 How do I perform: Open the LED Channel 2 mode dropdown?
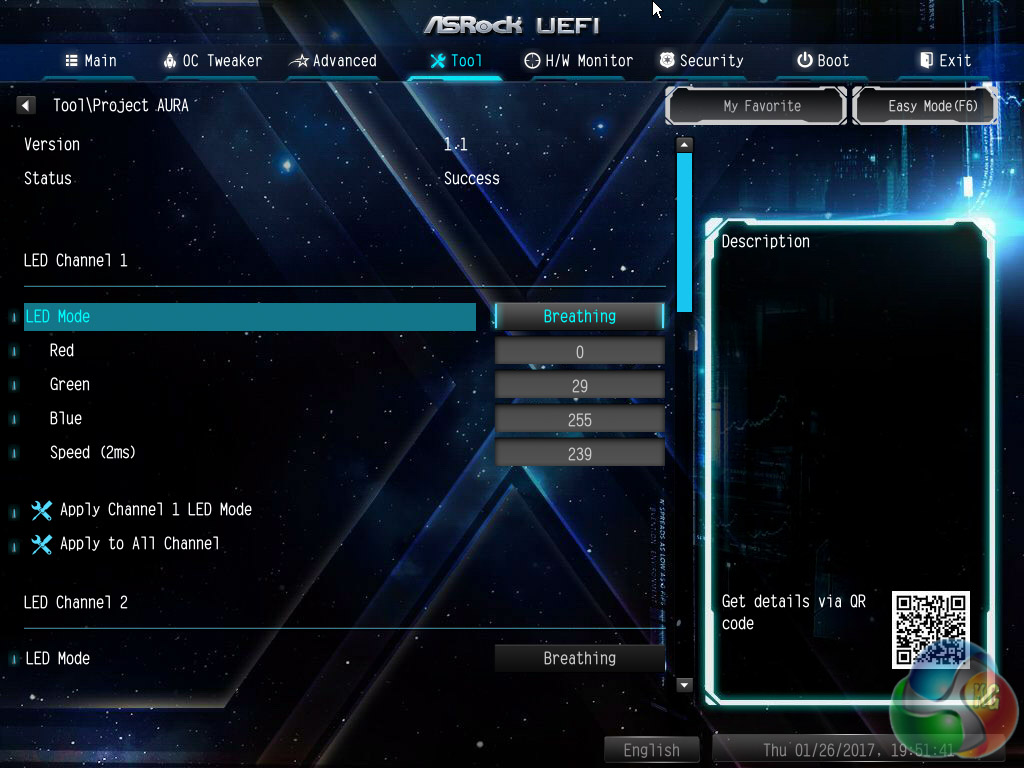click(579, 659)
